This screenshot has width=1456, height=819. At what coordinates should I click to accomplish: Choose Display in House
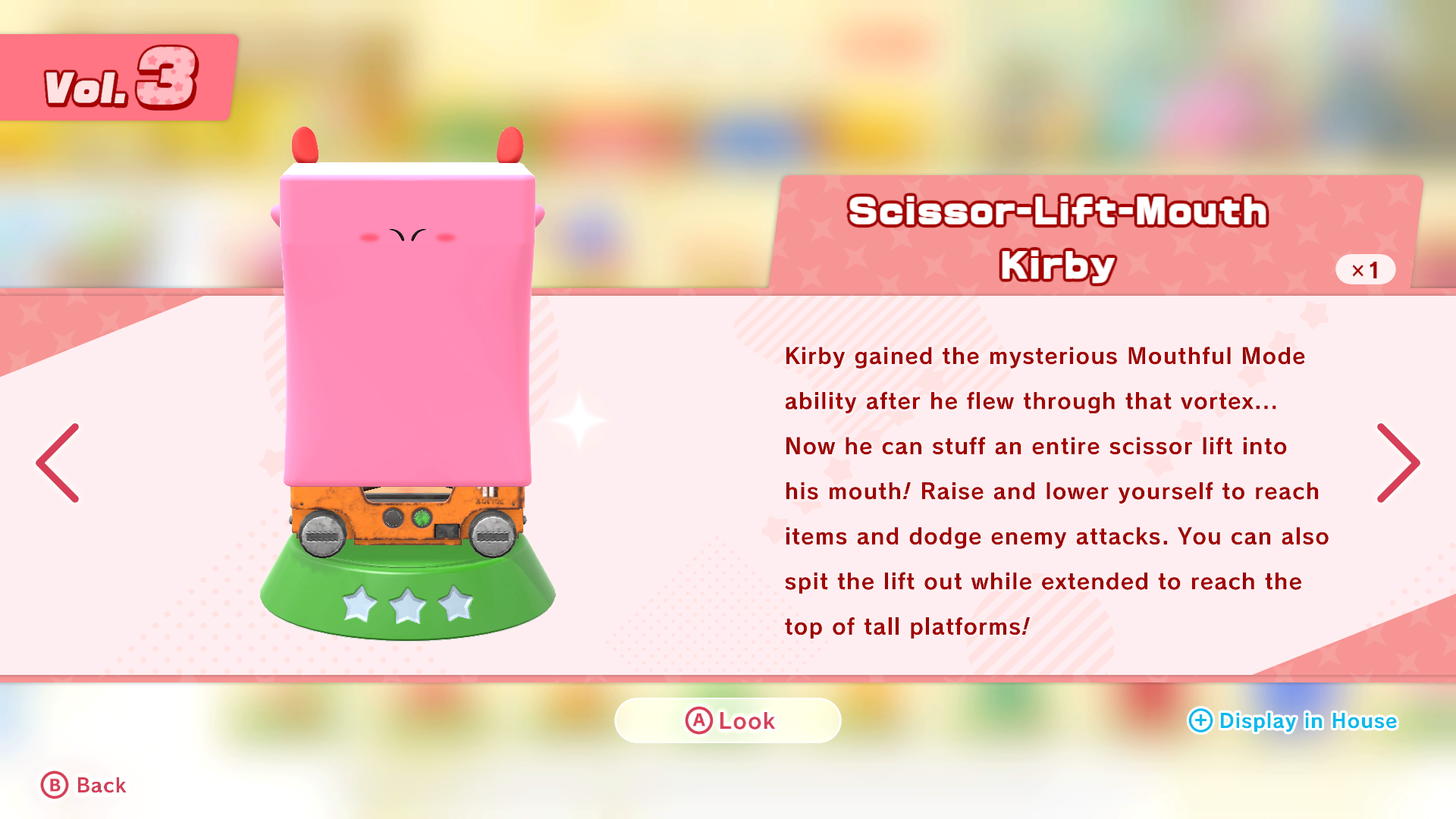[1293, 720]
